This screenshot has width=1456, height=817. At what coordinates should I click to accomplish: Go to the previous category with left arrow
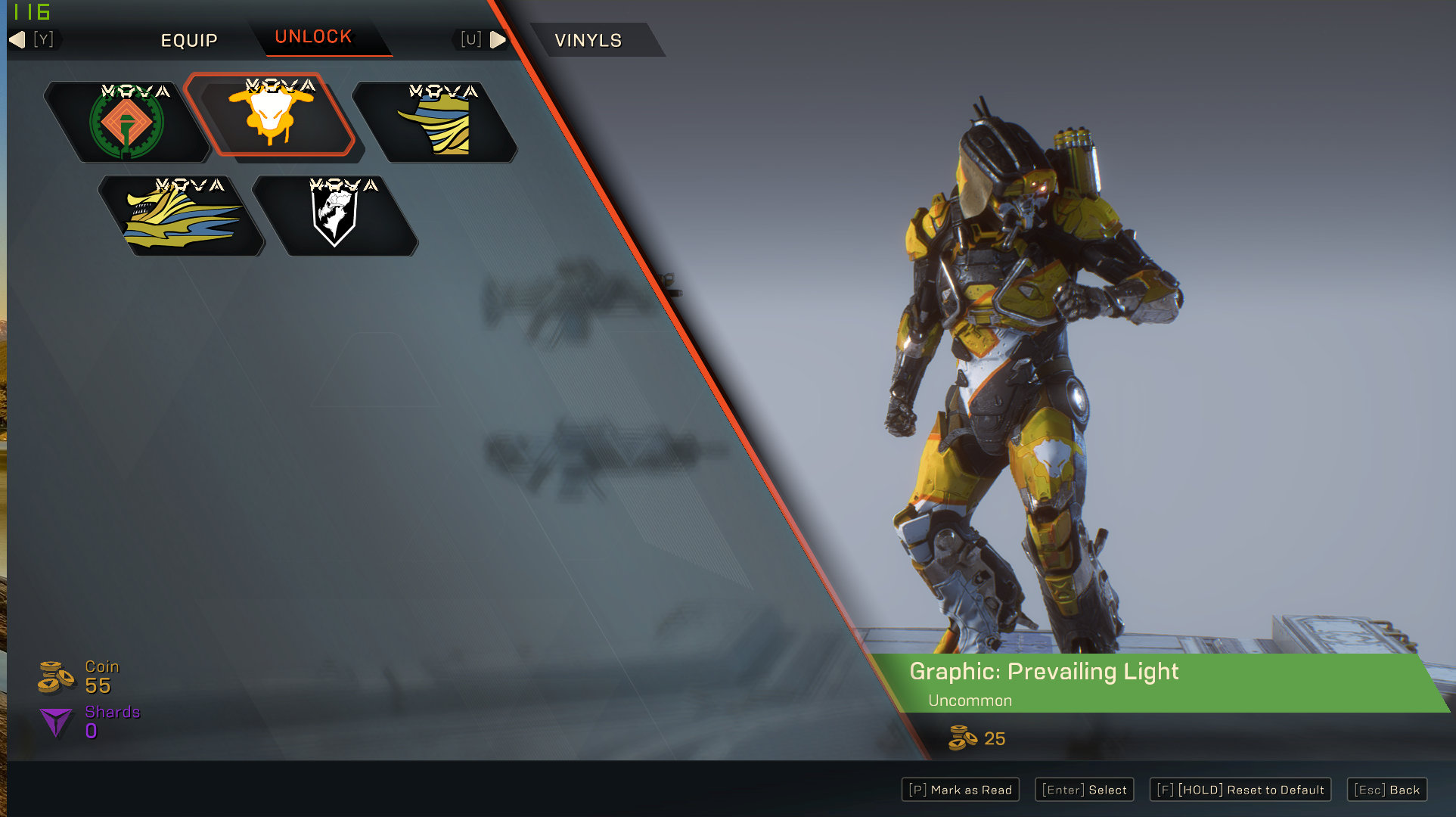click(17, 39)
